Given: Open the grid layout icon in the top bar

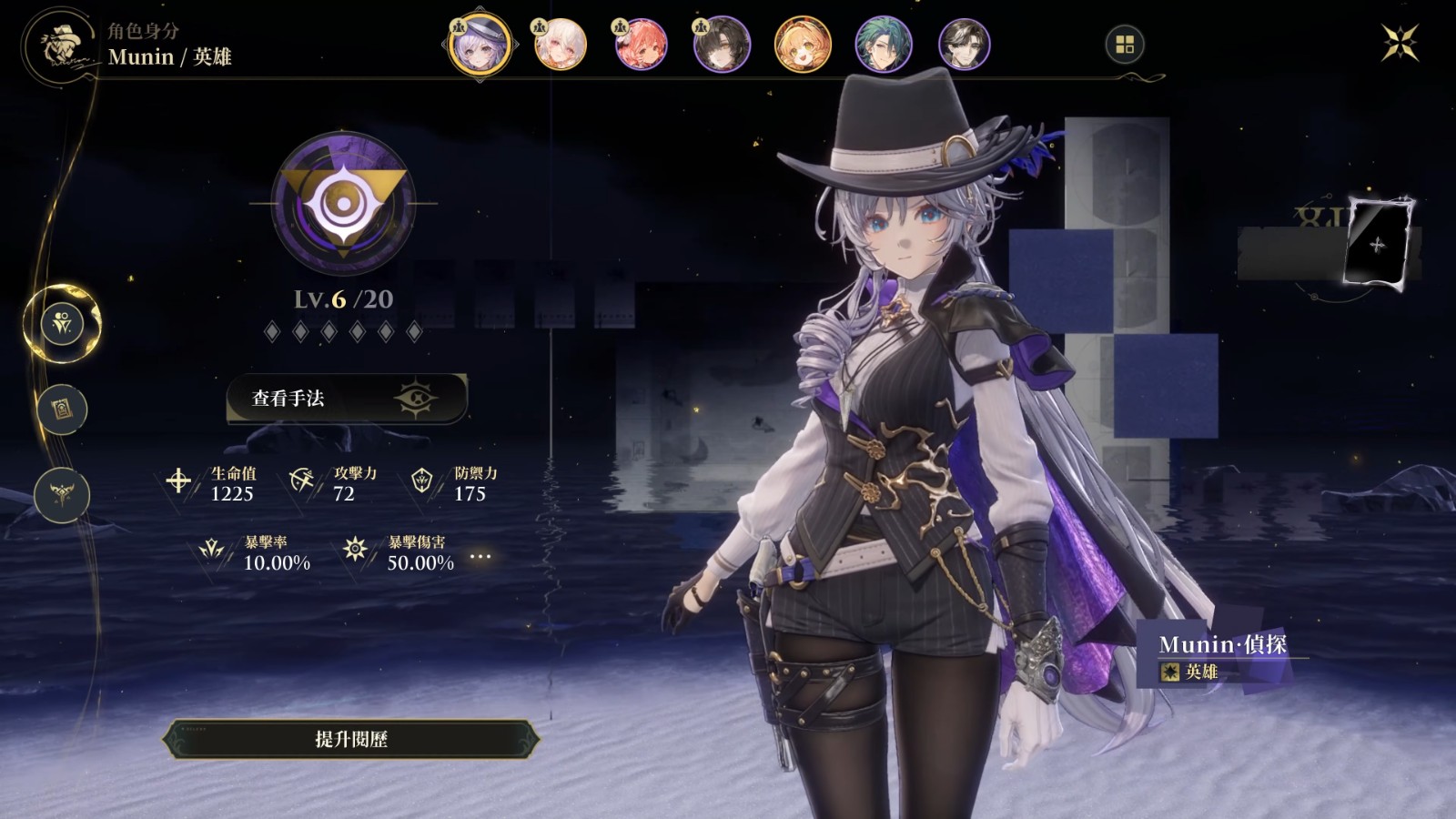Looking at the screenshot, I should [1126, 42].
